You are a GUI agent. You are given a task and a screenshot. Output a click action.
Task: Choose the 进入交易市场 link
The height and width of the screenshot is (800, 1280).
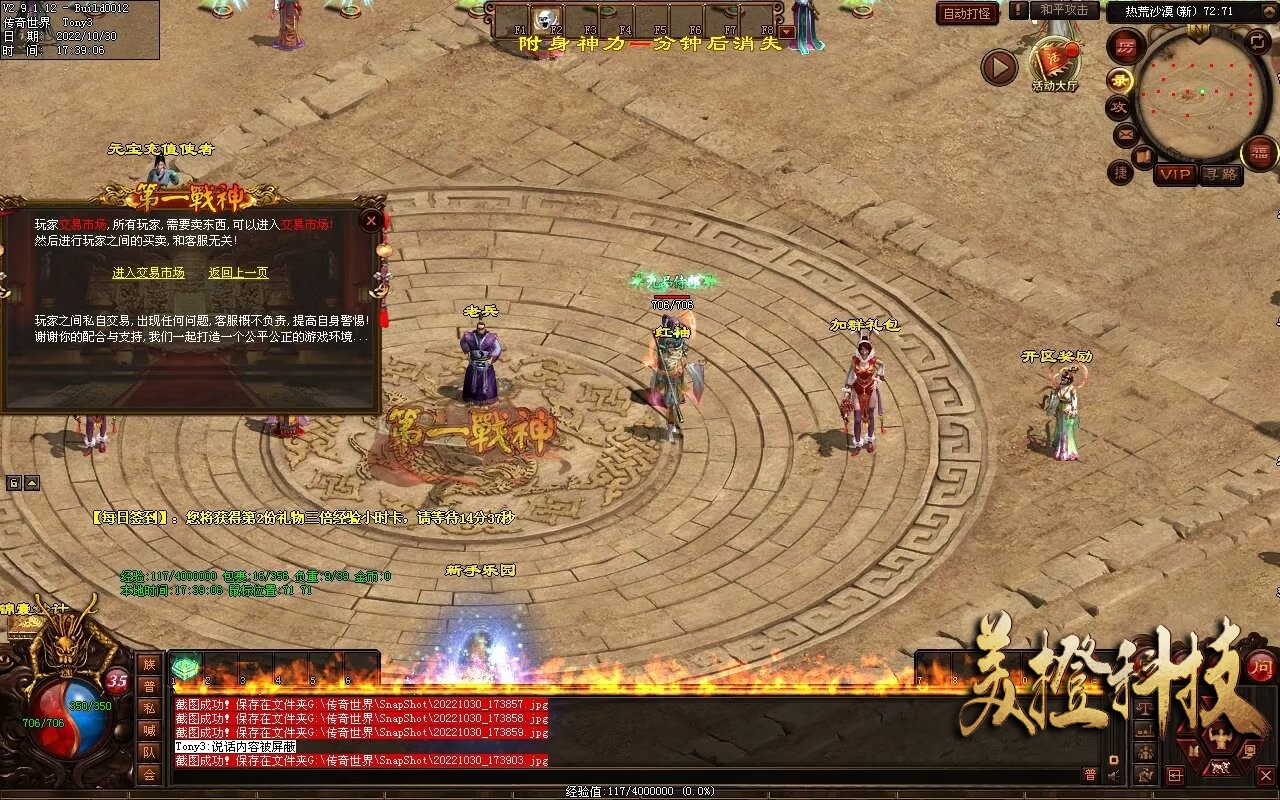pos(148,273)
